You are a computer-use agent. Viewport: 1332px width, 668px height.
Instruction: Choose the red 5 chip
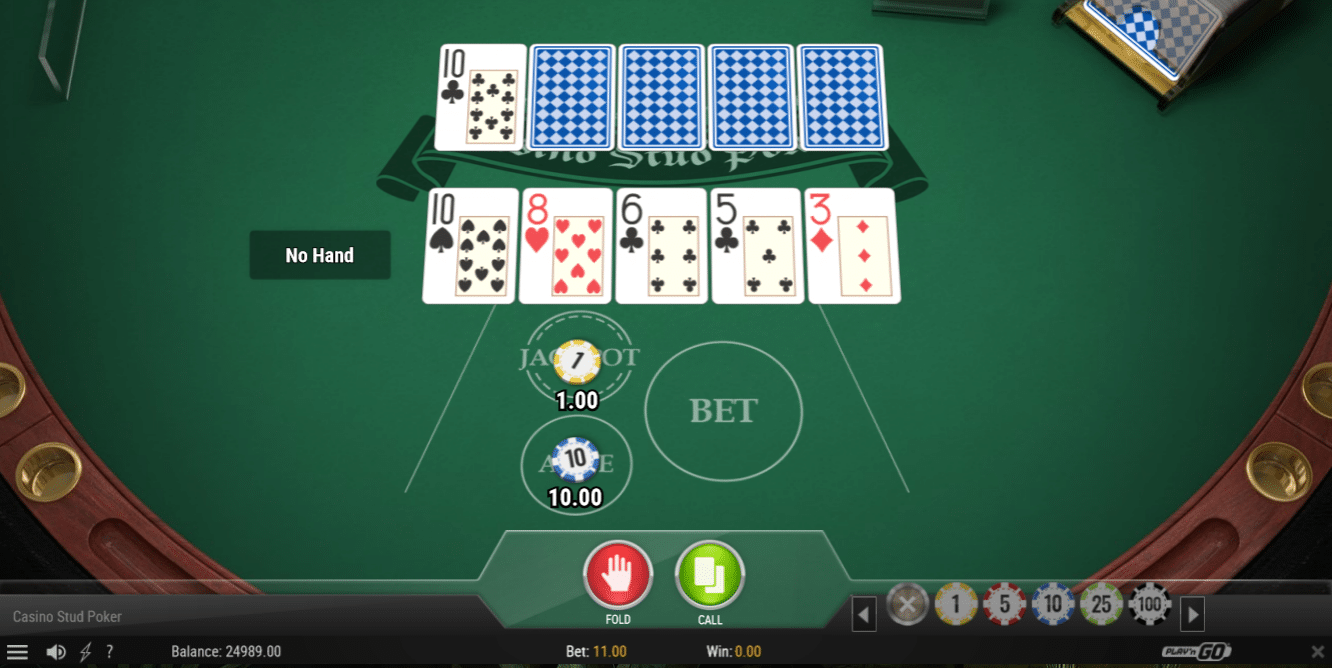click(1004, 604)
